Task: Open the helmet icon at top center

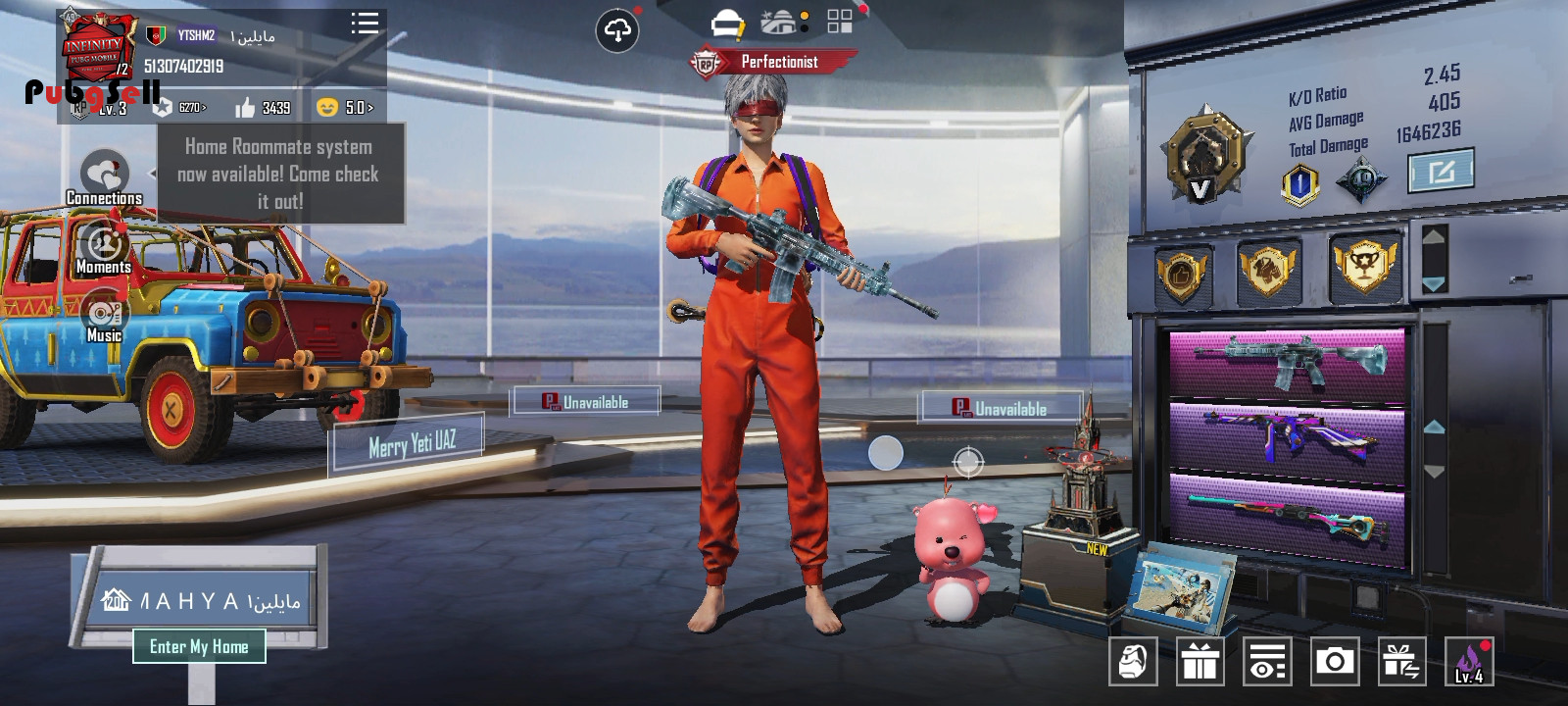Action: tap(727, 23)
